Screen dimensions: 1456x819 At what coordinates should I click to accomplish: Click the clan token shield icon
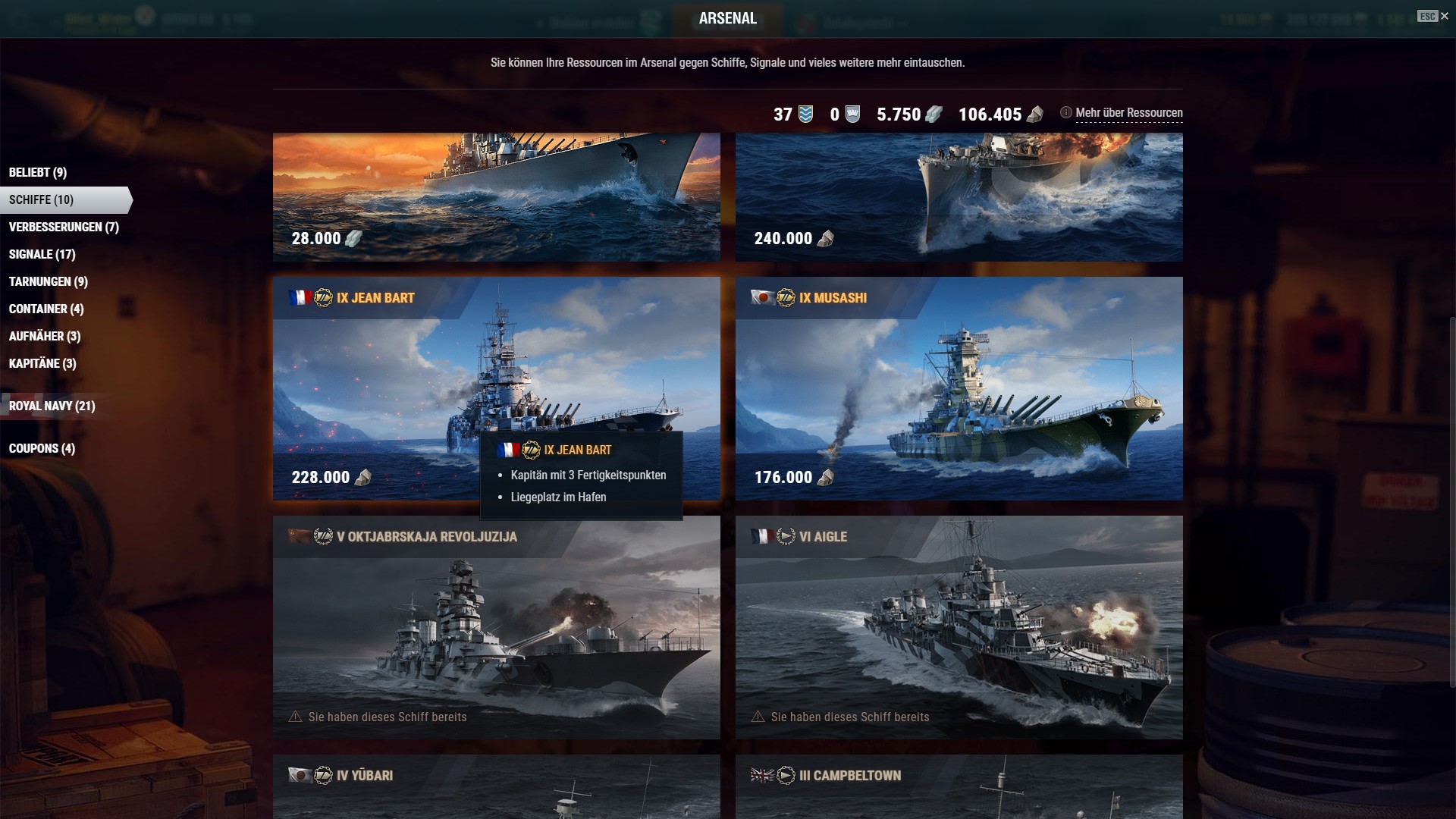coord(852,115)
